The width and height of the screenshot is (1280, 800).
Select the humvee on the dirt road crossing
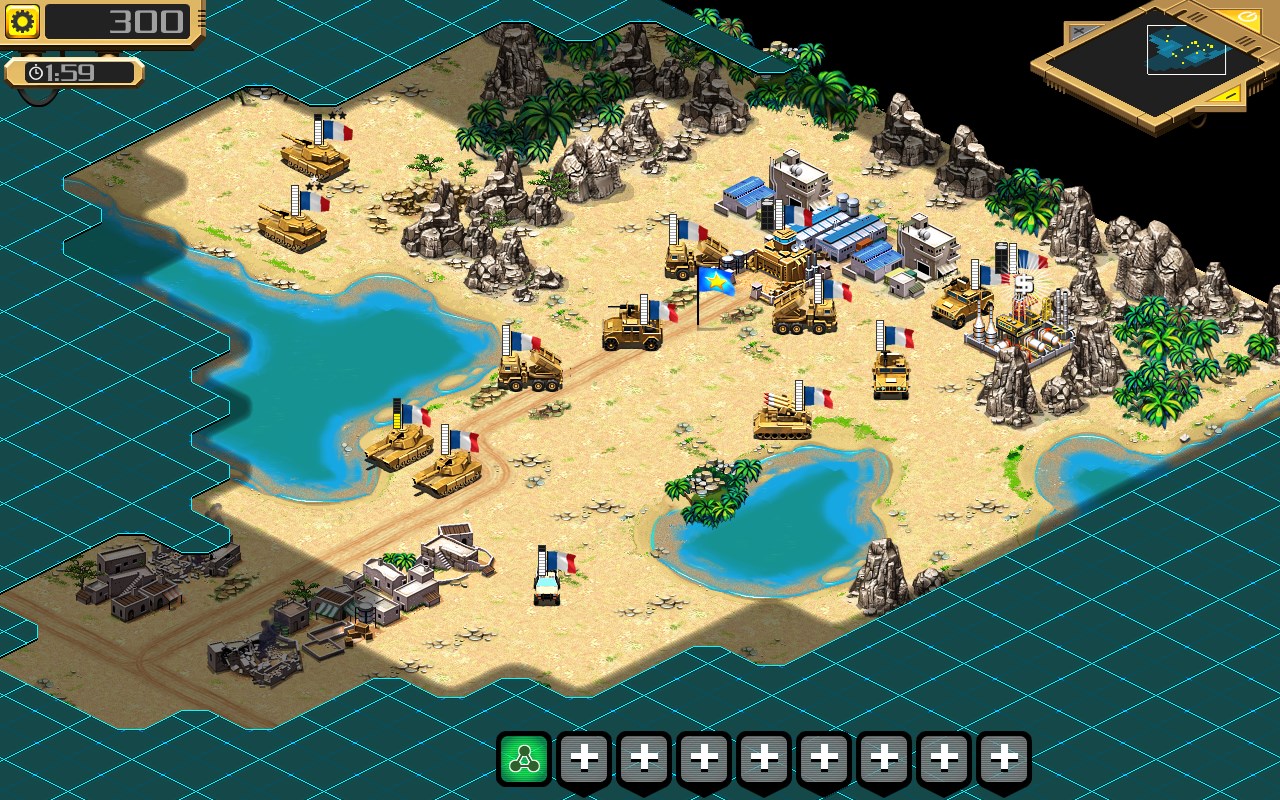pyautogui.click(x=630, y=335)
